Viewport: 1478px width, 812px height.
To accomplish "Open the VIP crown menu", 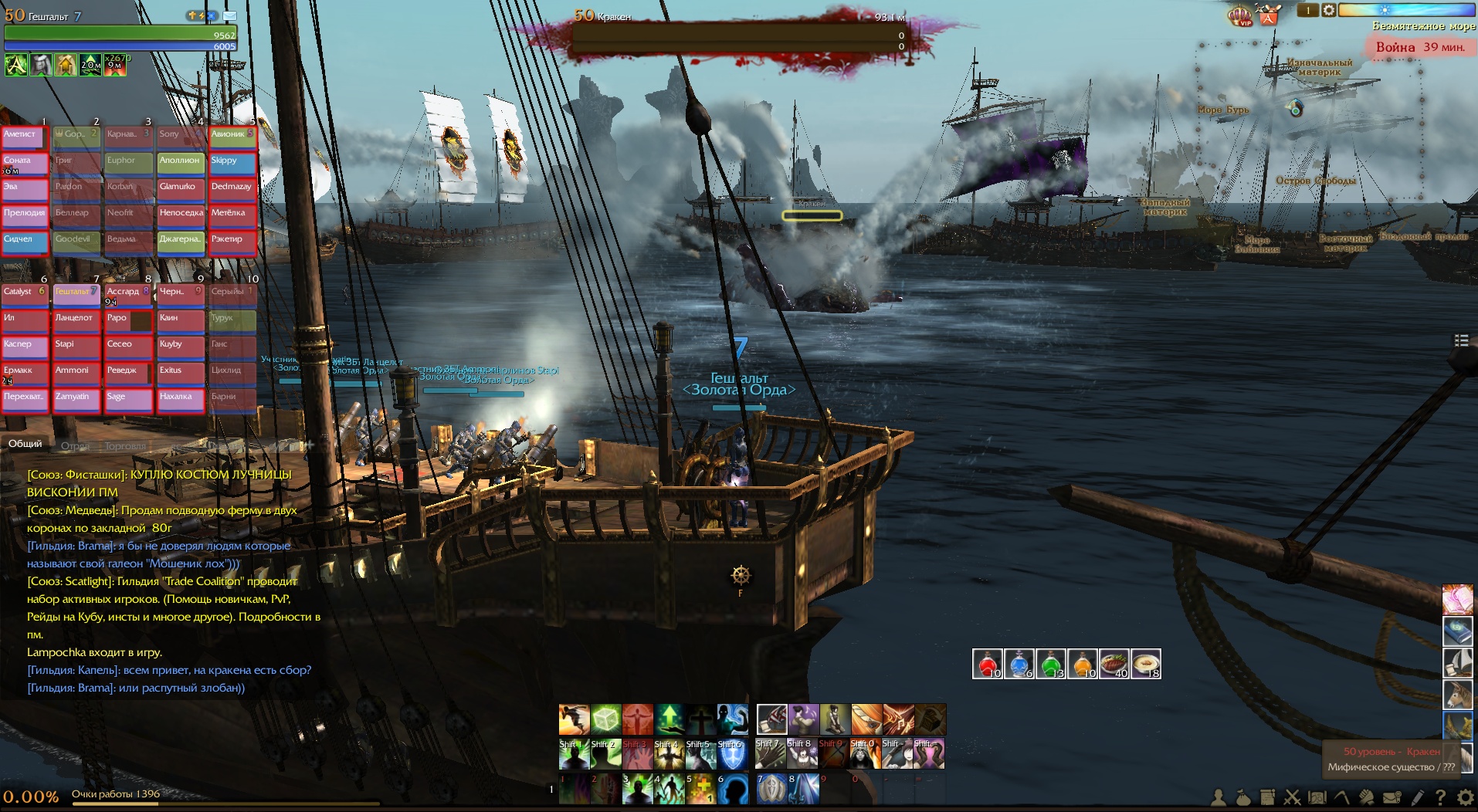I will (1240, 15).
